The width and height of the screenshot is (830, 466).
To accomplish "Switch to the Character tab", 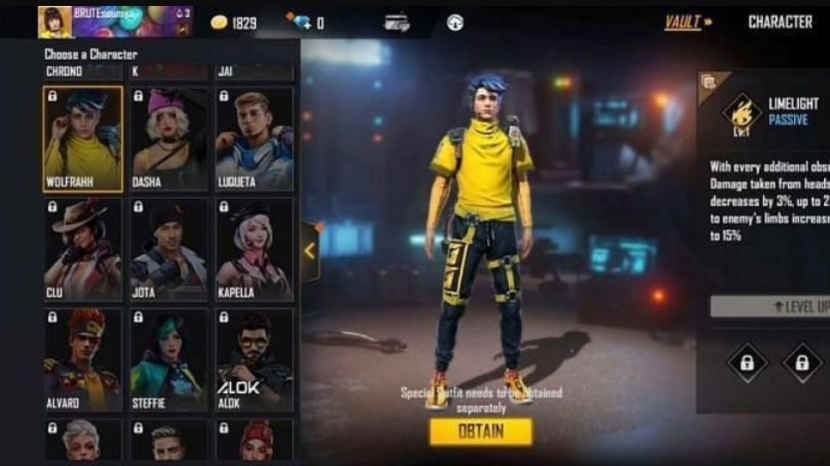I will coord(780,21).
